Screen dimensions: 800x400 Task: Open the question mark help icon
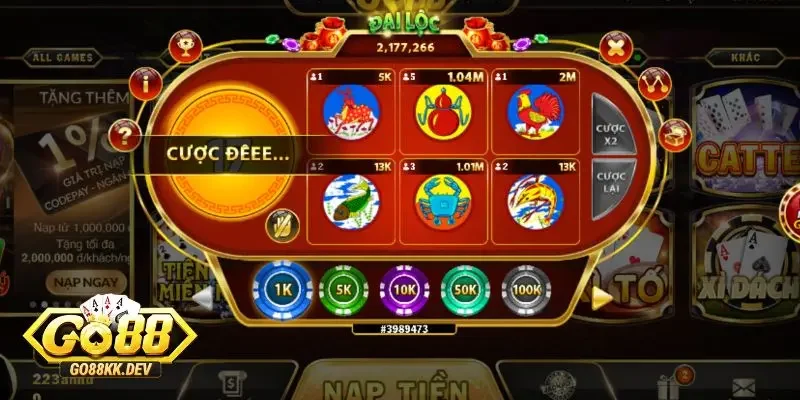(125, 132)
